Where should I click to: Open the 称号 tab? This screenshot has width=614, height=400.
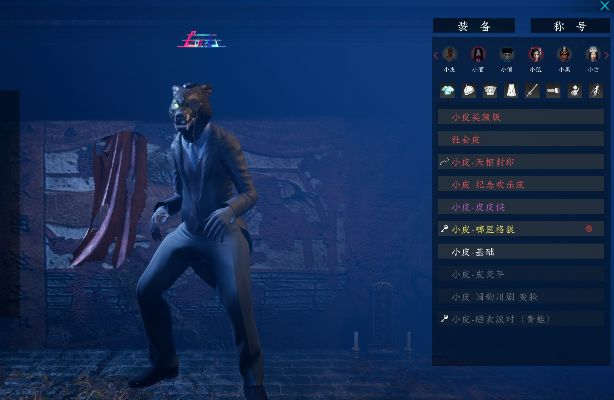click(569, 25)
